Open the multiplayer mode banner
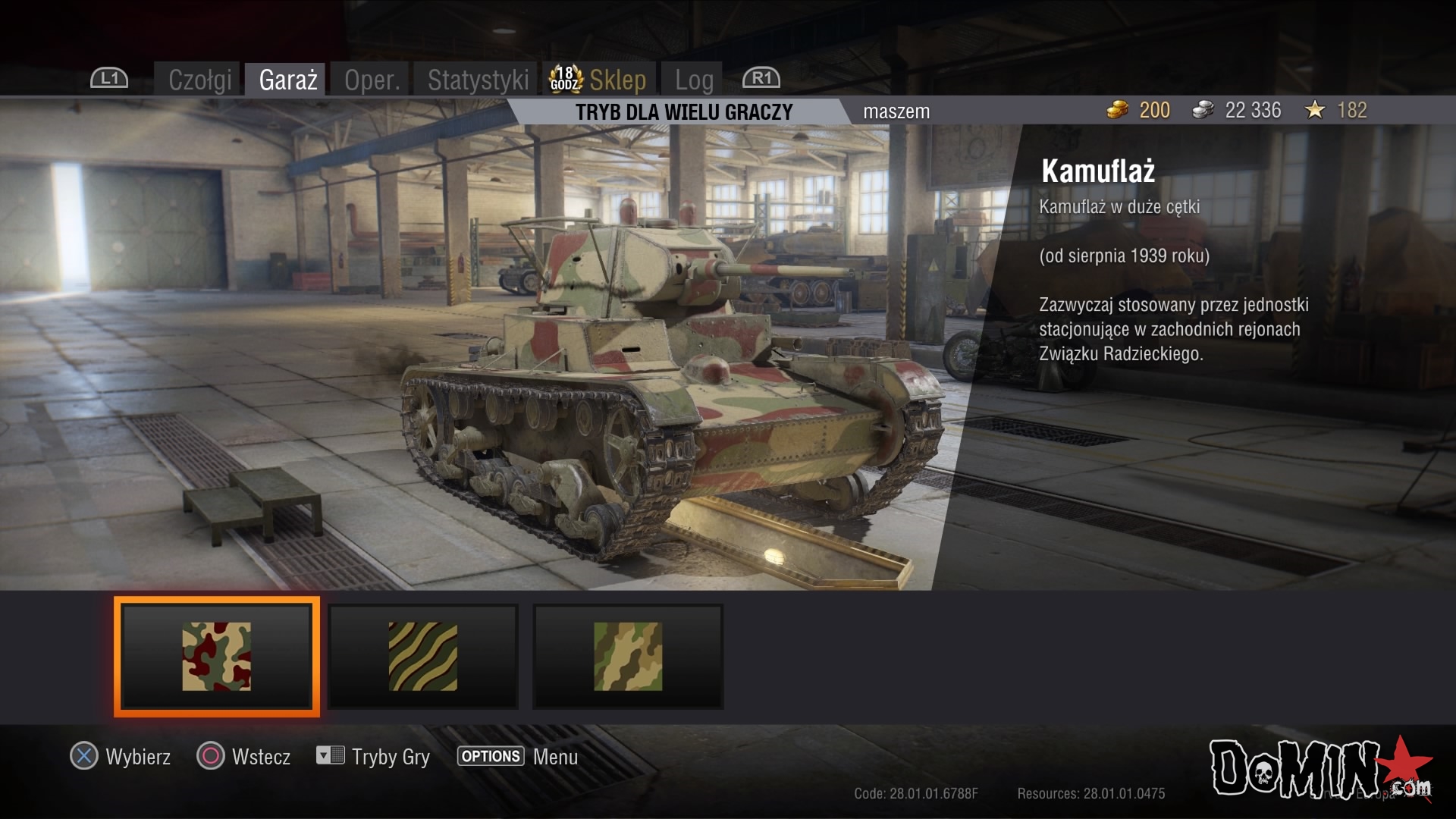Screen dimensions: 1456x819 point(683,112)
